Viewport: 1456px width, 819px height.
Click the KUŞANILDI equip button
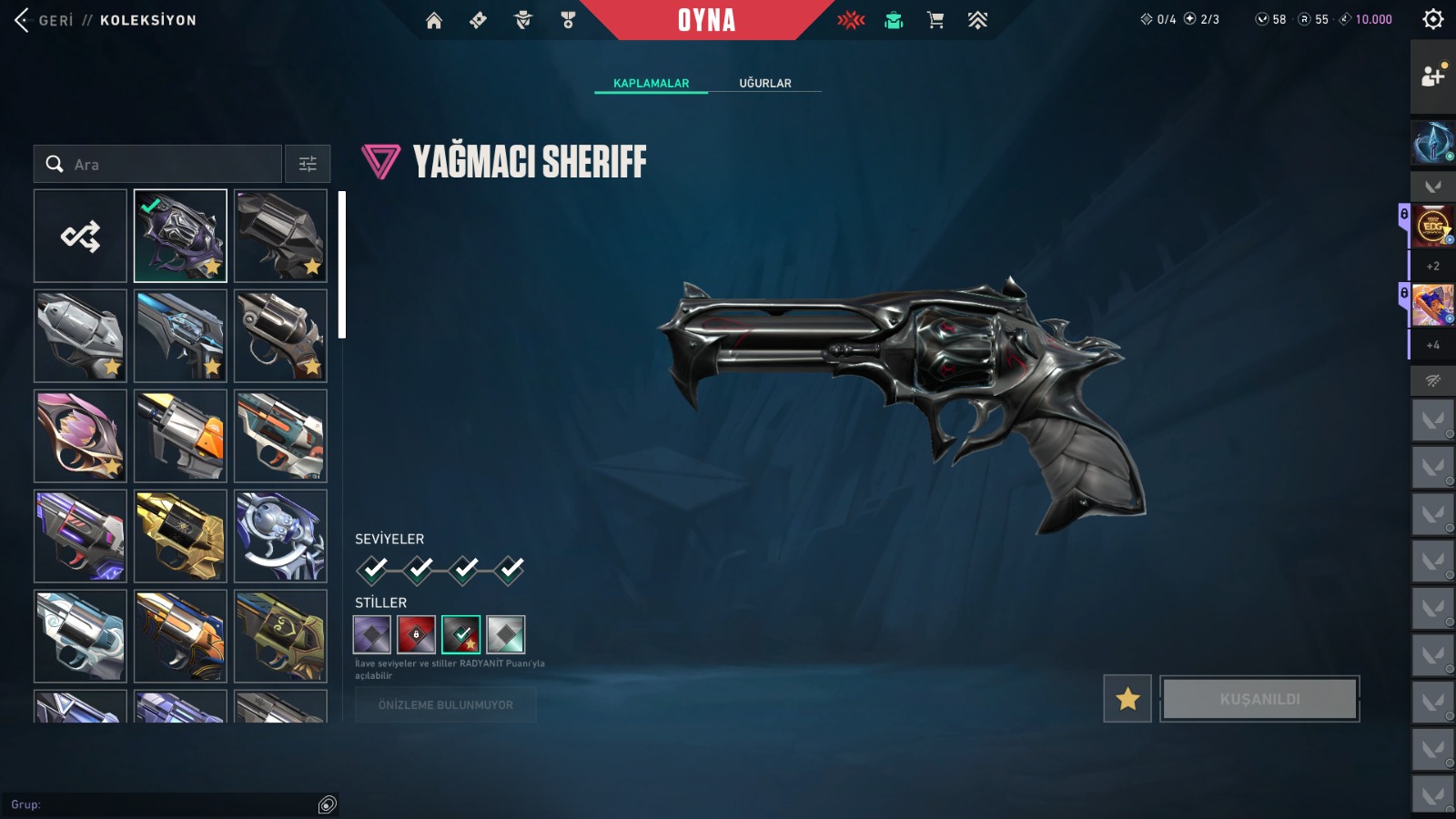pos(1259,699)
